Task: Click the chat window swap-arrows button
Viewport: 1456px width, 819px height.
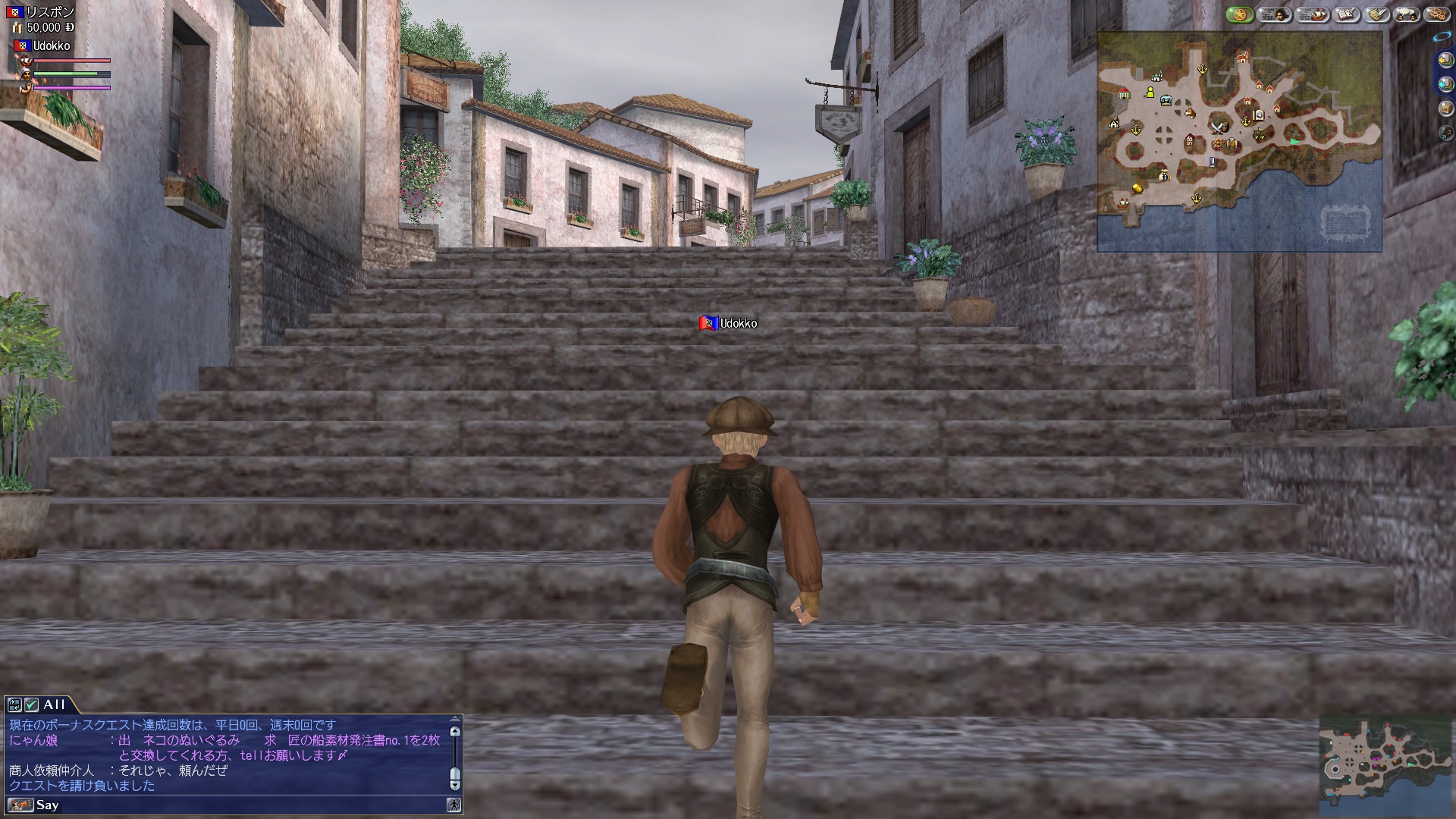Action: tap(14, 704)
